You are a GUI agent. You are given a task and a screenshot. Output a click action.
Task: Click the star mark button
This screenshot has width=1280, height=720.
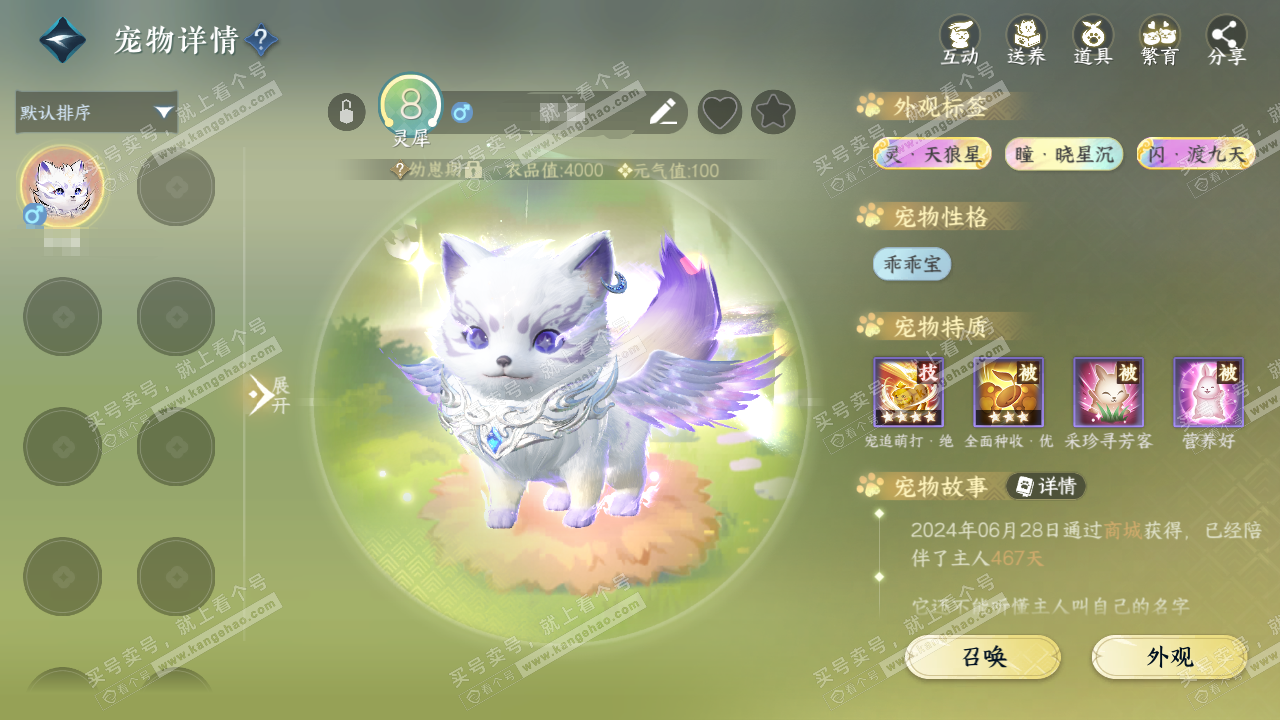click(x=773, y=112)
